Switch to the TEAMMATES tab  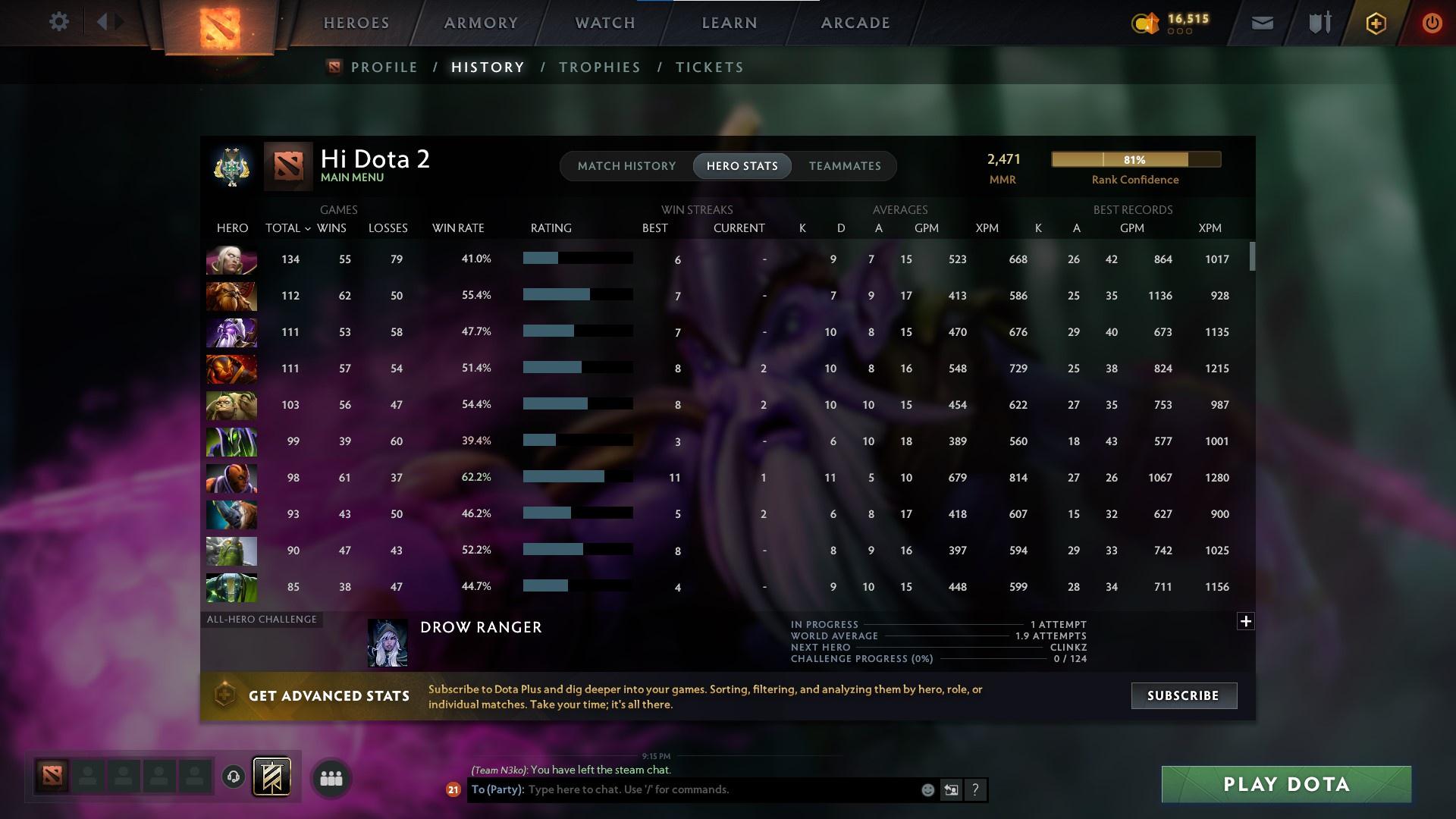tap(845, 166)
